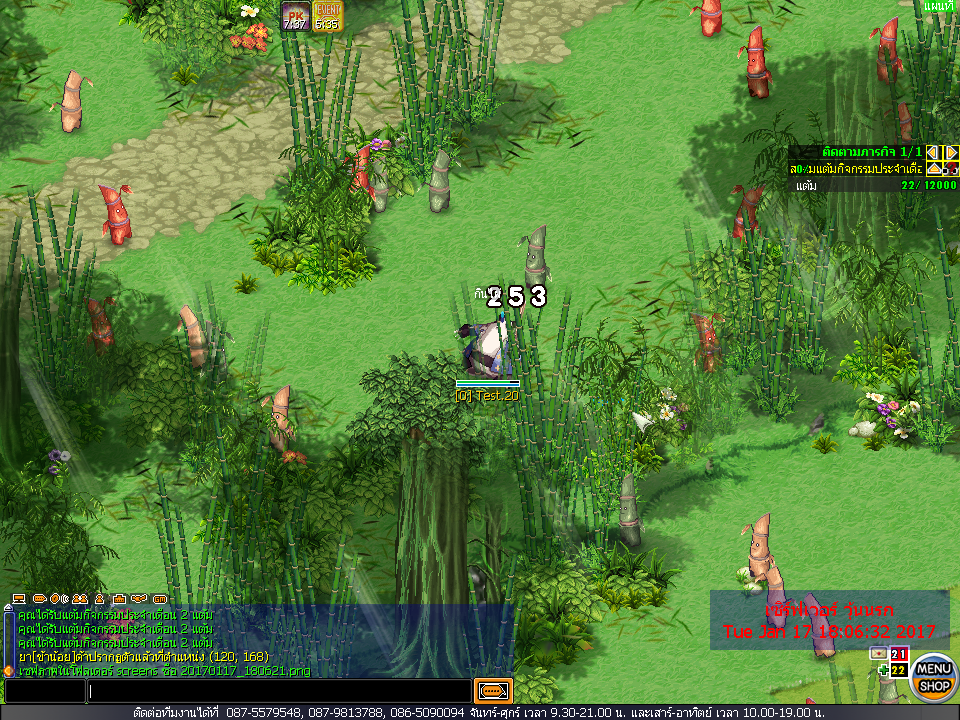Open the chat target name box
The image size is (960, 720).
pyautogui.click(x=44, y=691)
